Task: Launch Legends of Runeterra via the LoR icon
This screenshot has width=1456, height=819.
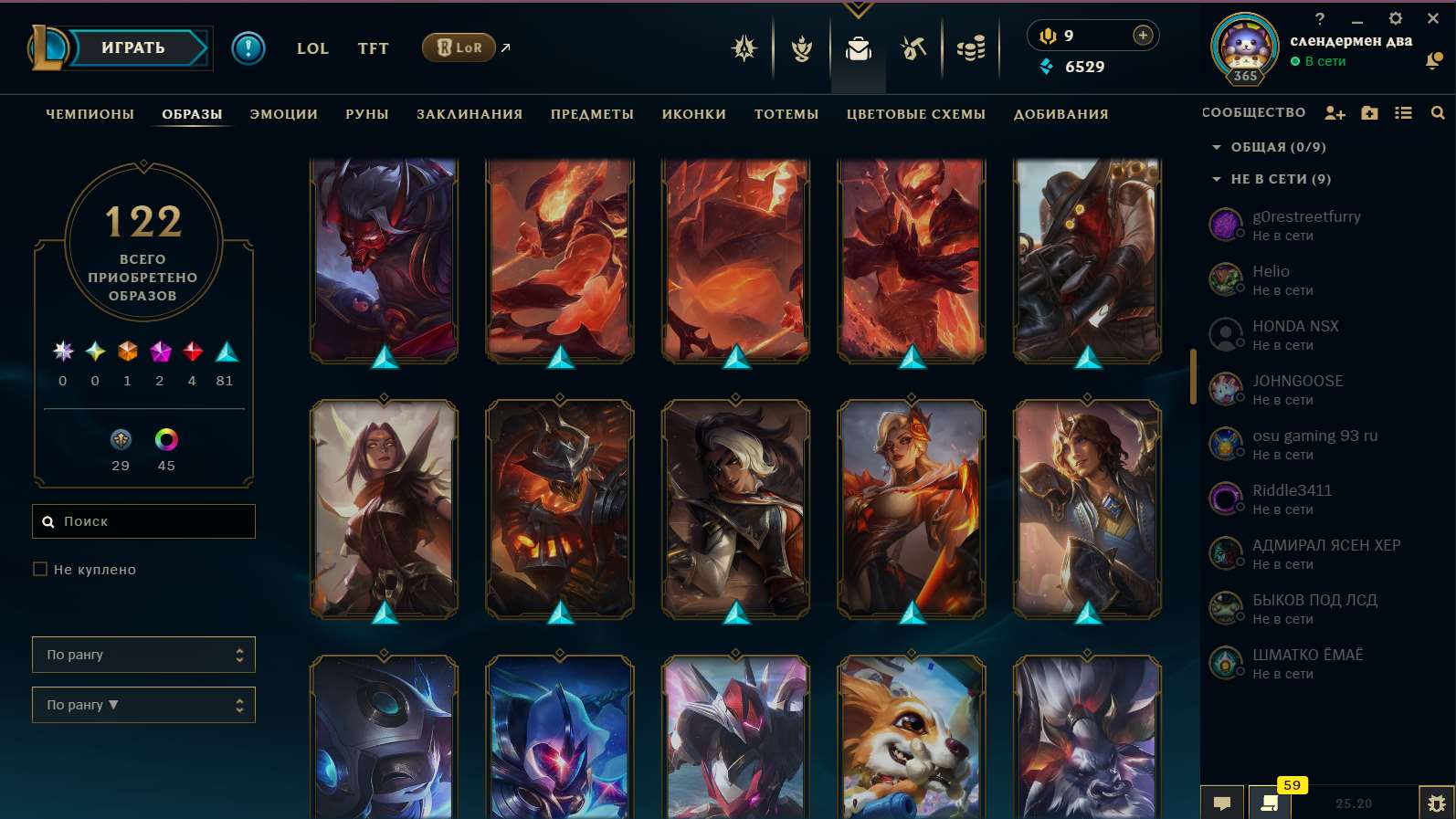Action: click(x=459, y=47)
